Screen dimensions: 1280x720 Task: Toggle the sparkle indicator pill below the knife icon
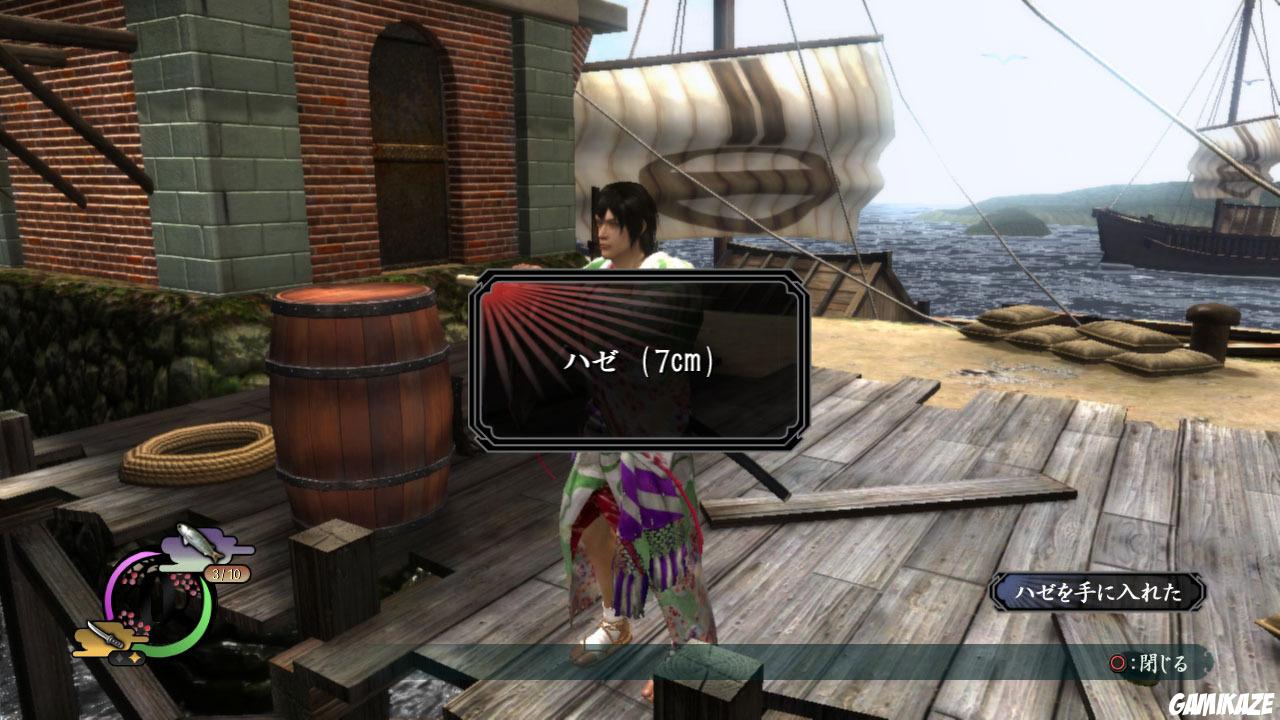coord(126,658)
